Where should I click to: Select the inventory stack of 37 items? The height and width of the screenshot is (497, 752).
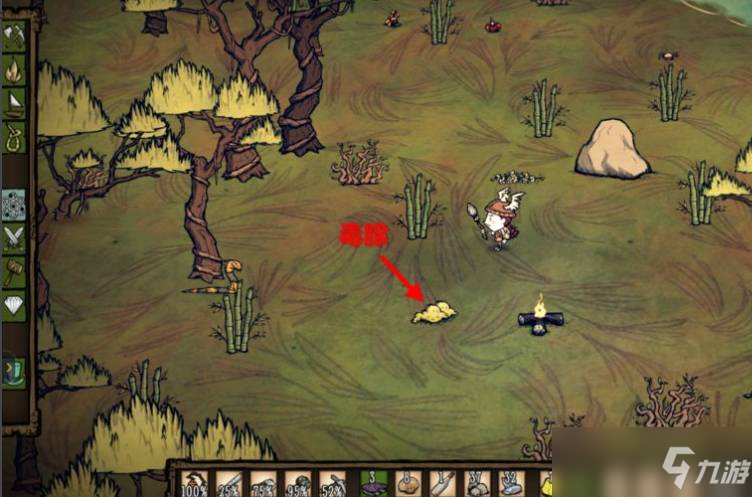pos(477,484)
